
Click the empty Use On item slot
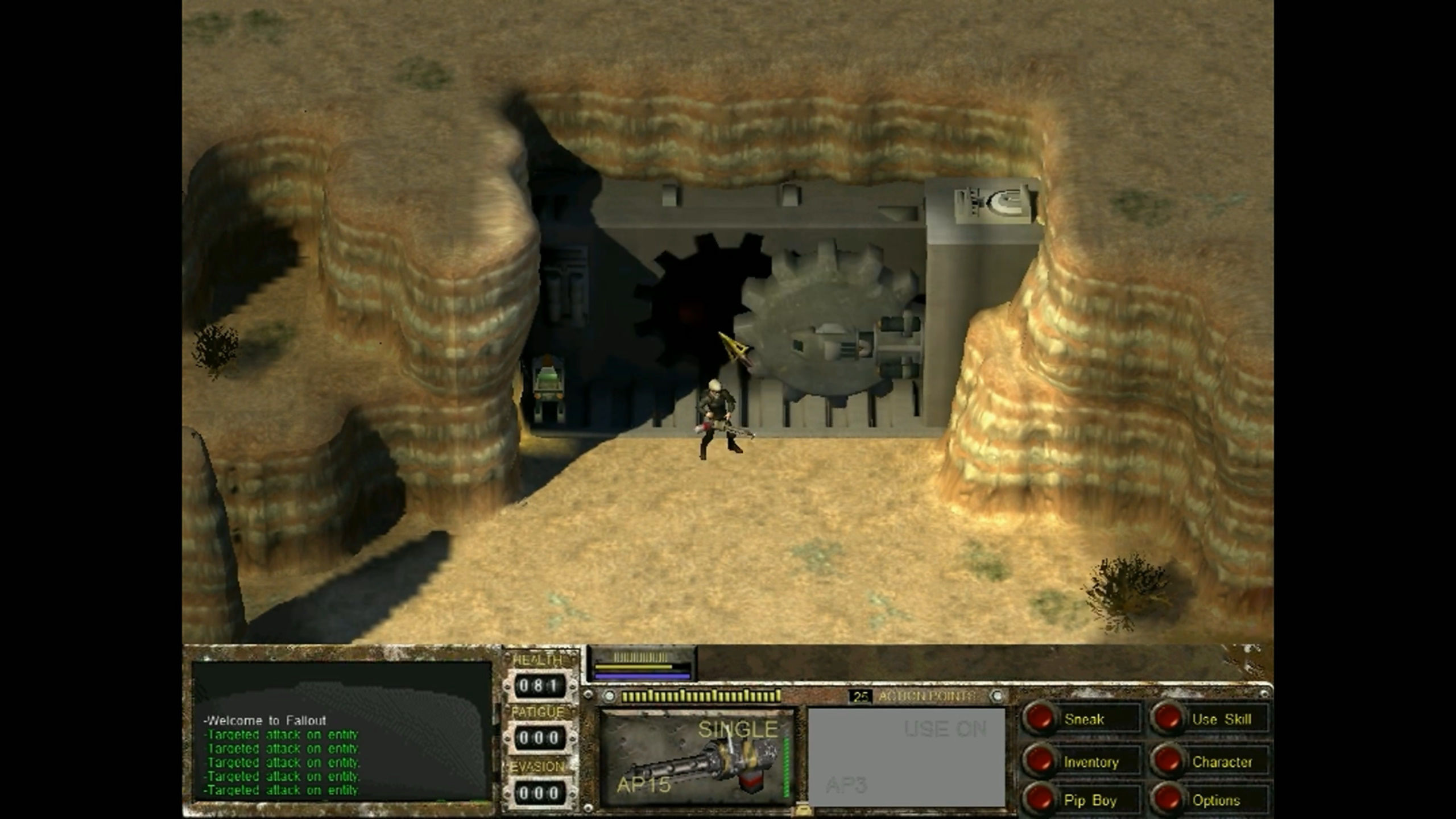[907, 758]
